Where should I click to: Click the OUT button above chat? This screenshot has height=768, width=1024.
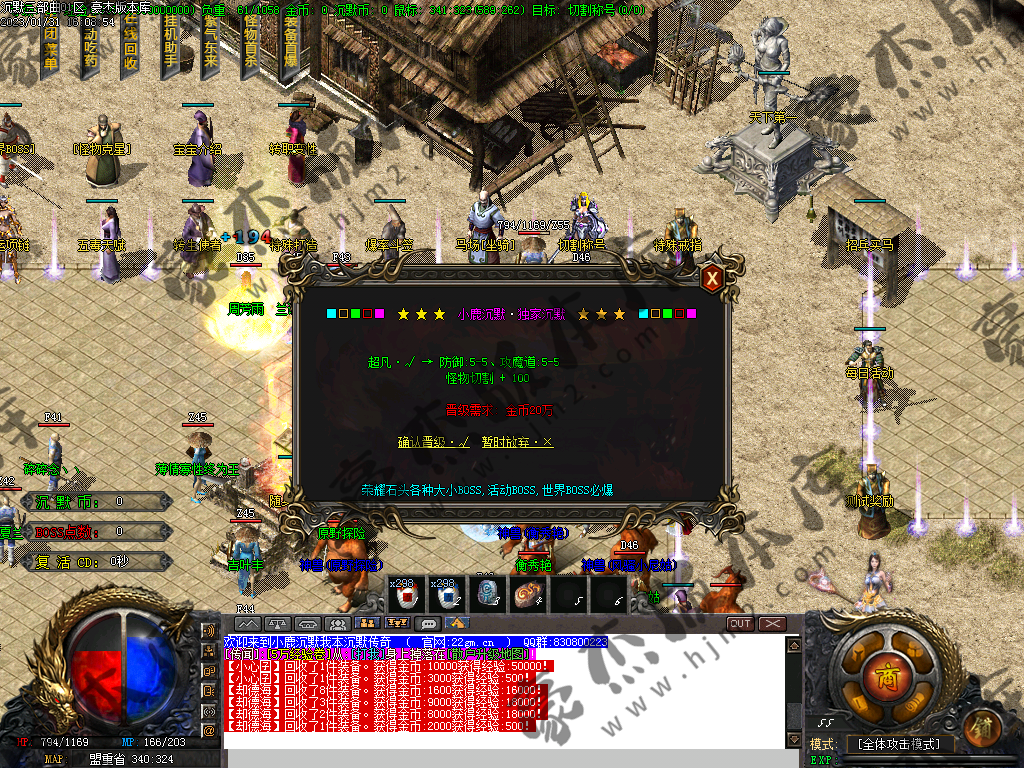740,624
